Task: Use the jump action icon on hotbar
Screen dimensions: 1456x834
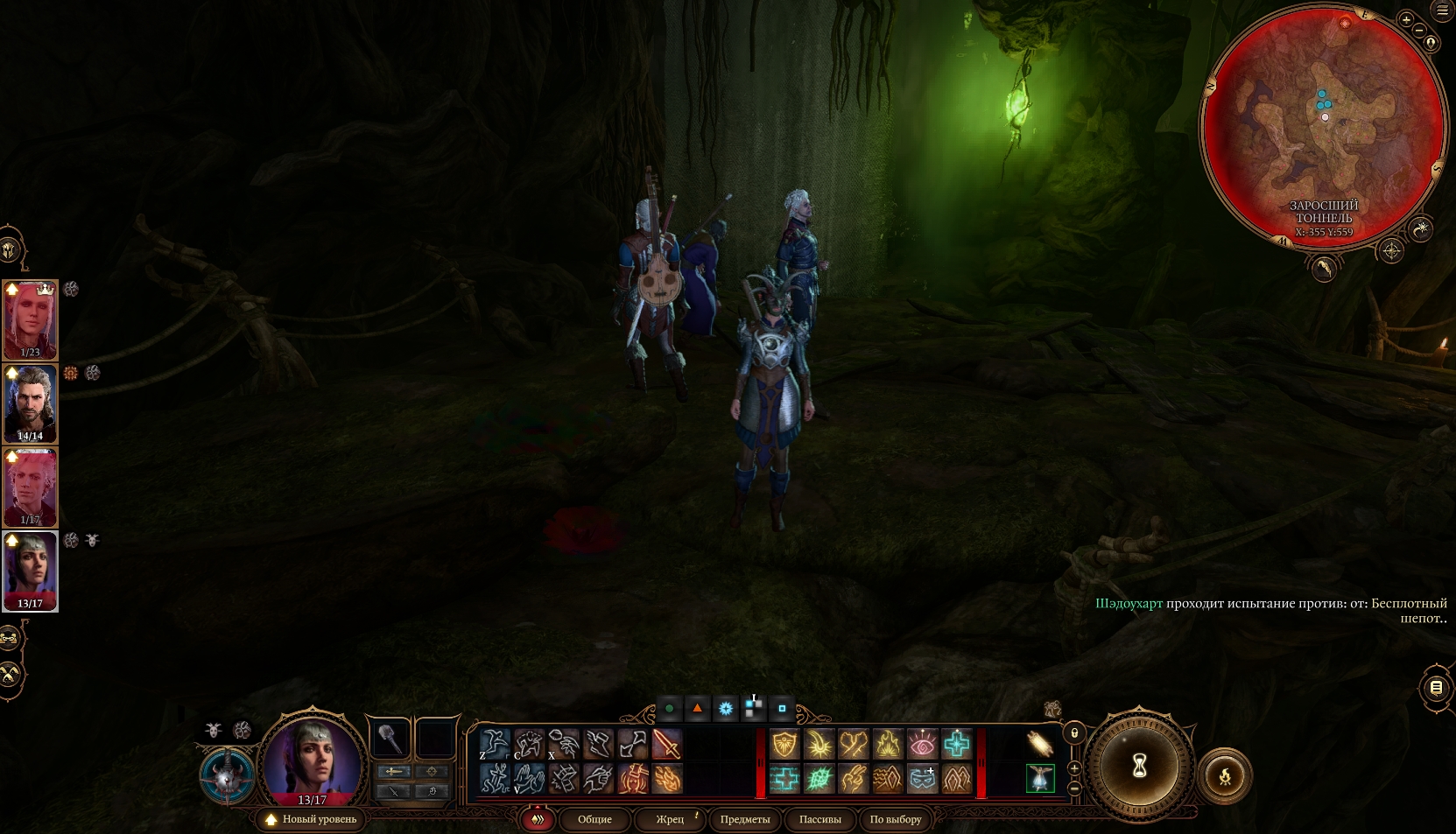Action: (495, 745)
